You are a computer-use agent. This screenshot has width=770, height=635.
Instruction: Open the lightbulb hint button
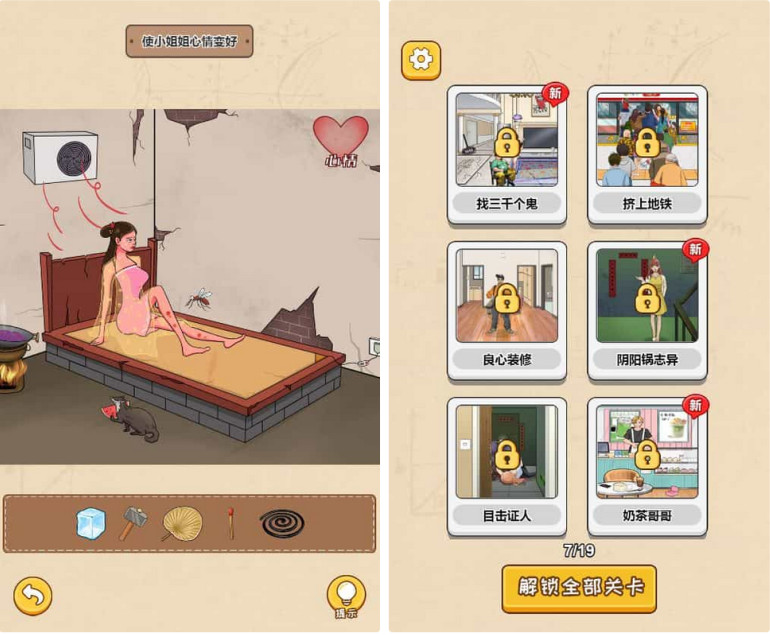[x=346, y=596]
